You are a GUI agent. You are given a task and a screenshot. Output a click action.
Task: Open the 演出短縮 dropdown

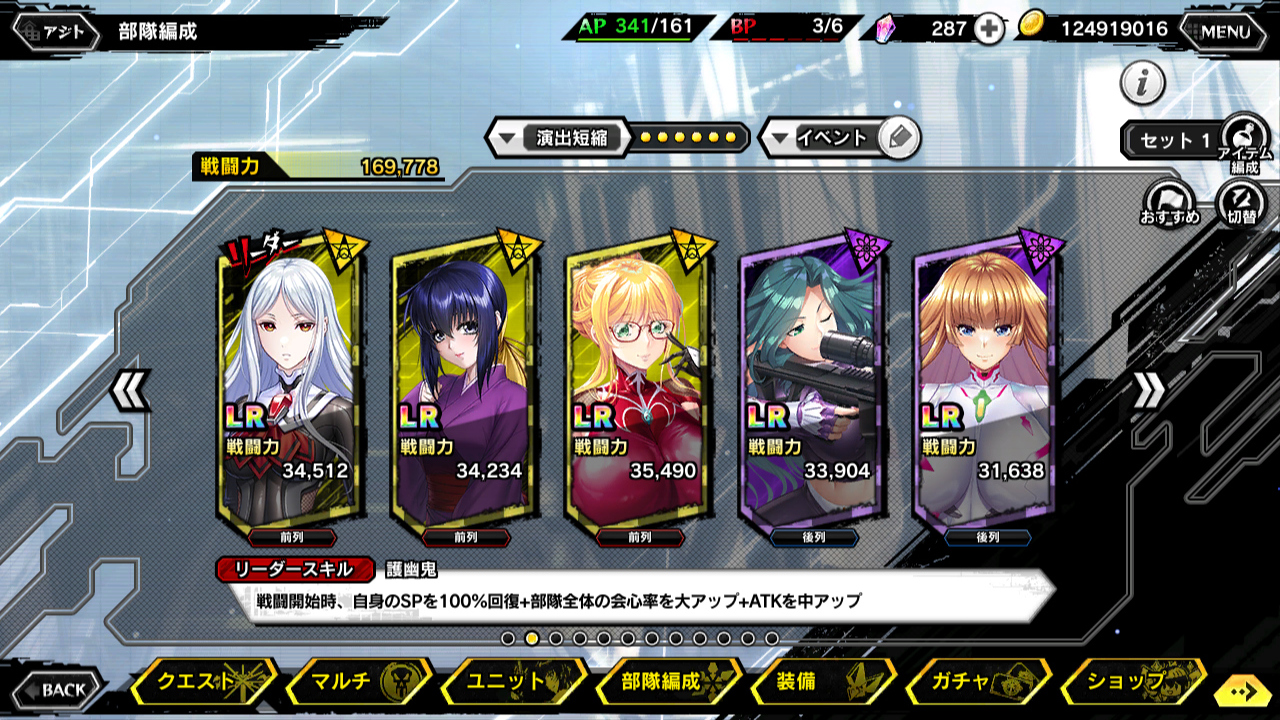558,138
